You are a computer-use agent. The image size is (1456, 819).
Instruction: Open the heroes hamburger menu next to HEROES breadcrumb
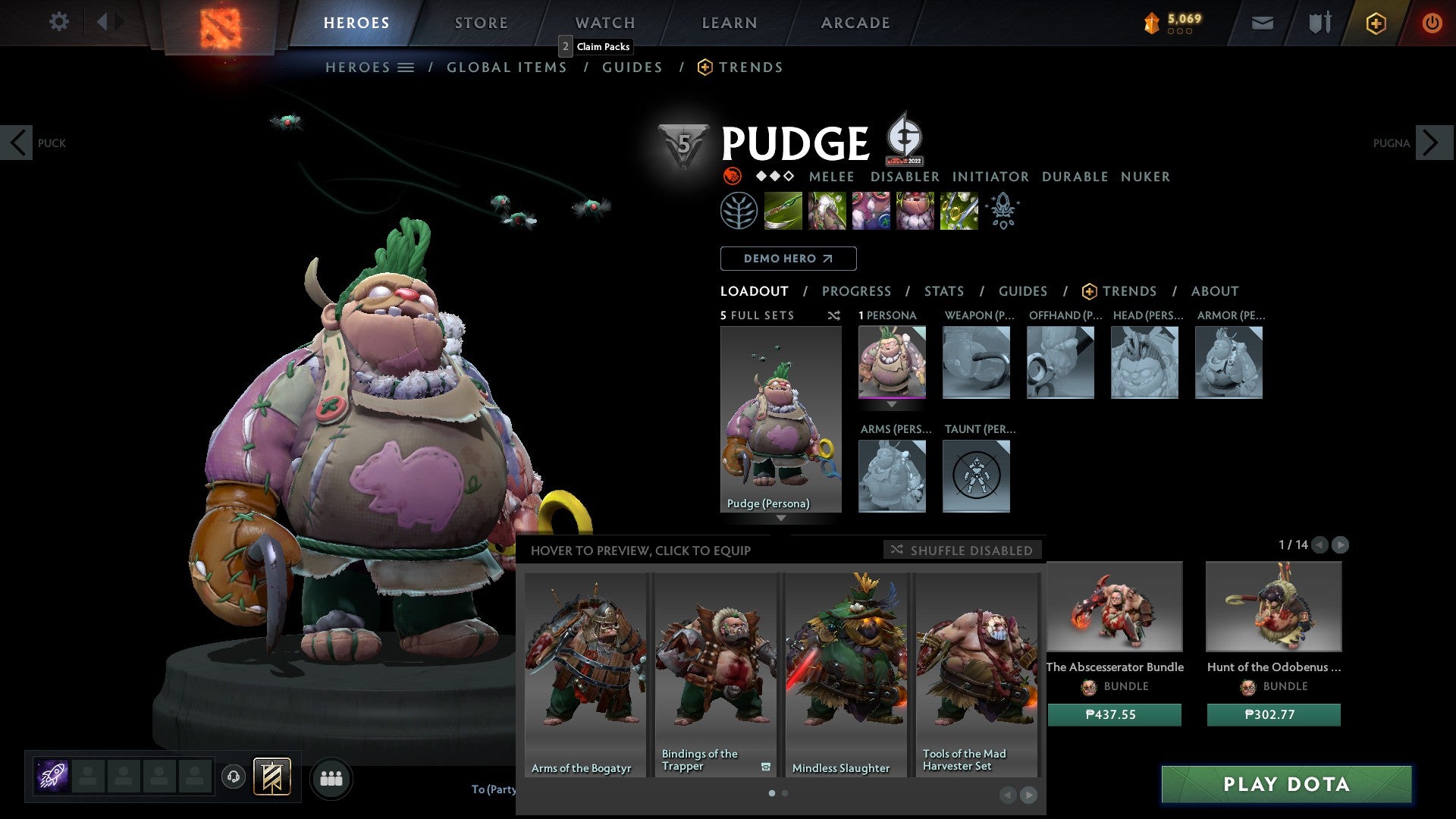(406, 67)
